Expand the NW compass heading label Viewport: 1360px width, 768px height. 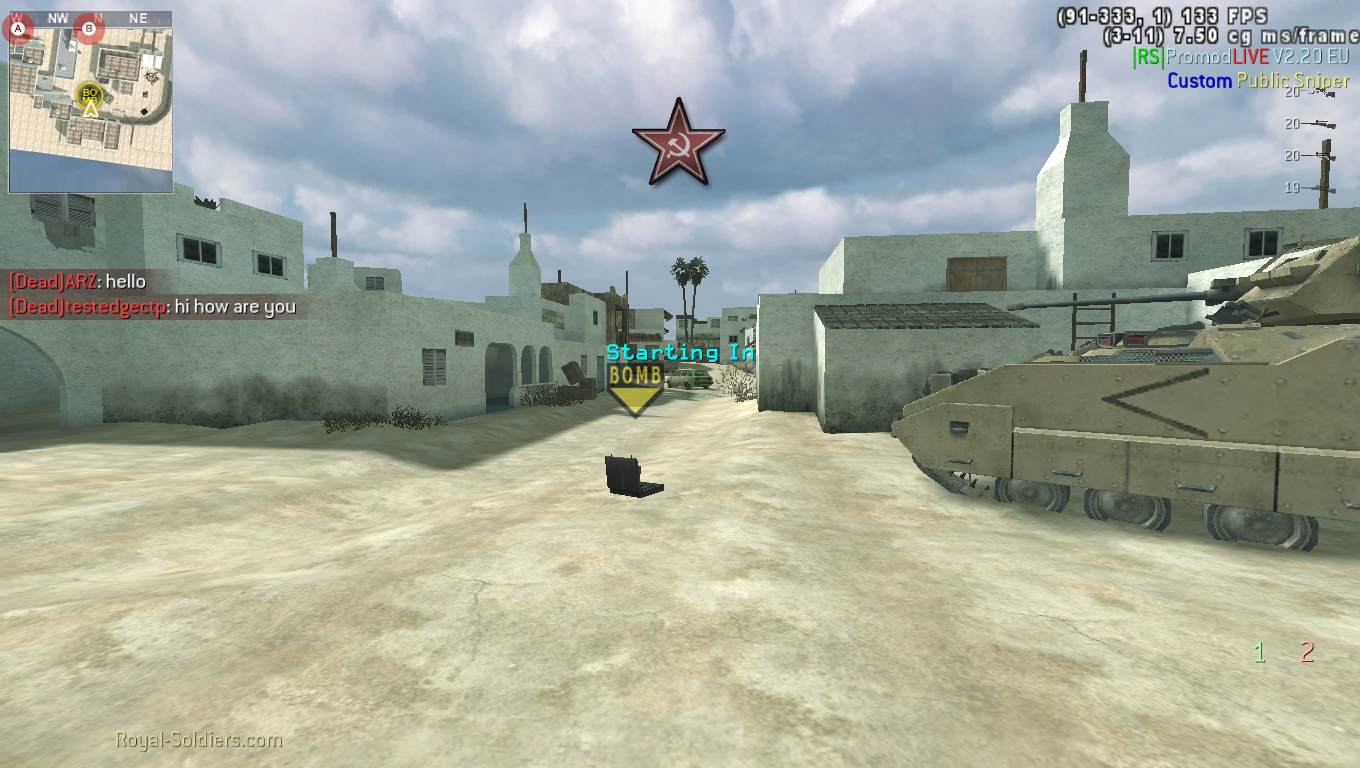click(x=57, y=17)
